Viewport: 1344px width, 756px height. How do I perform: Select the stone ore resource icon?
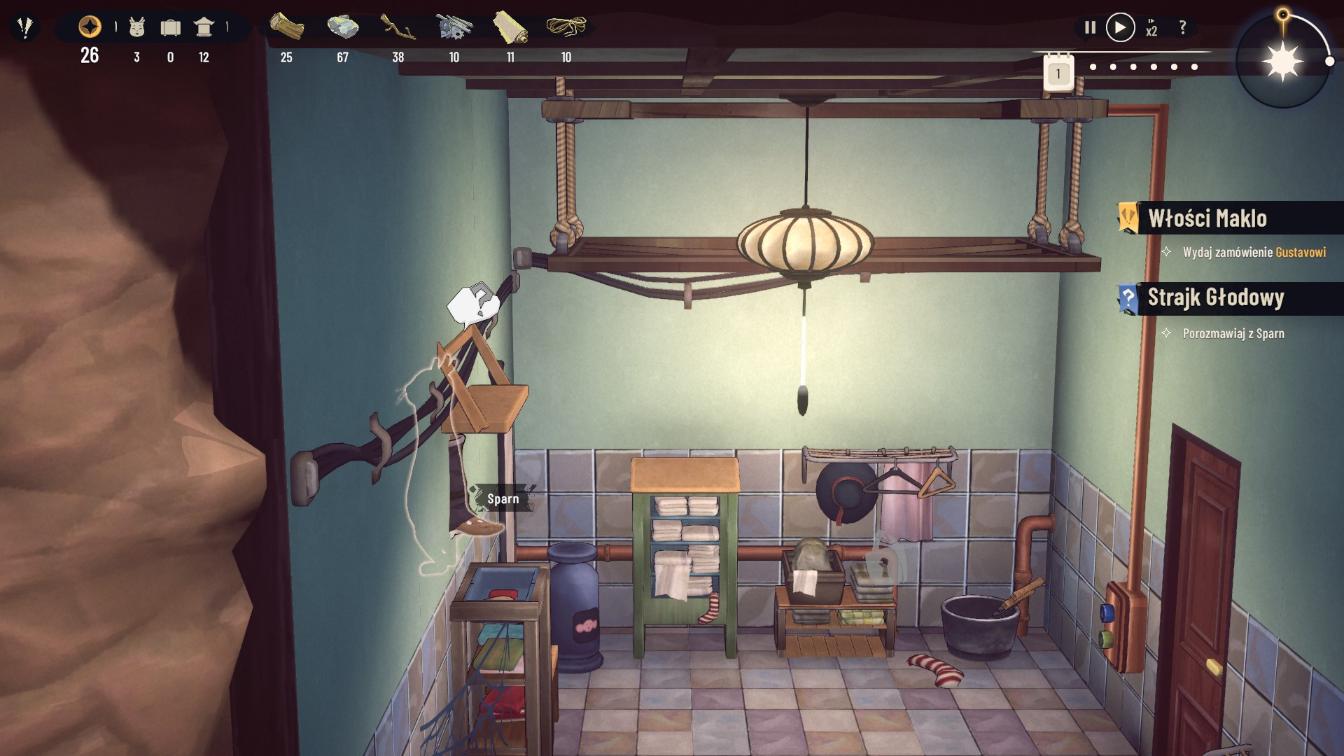coord(342,27)
